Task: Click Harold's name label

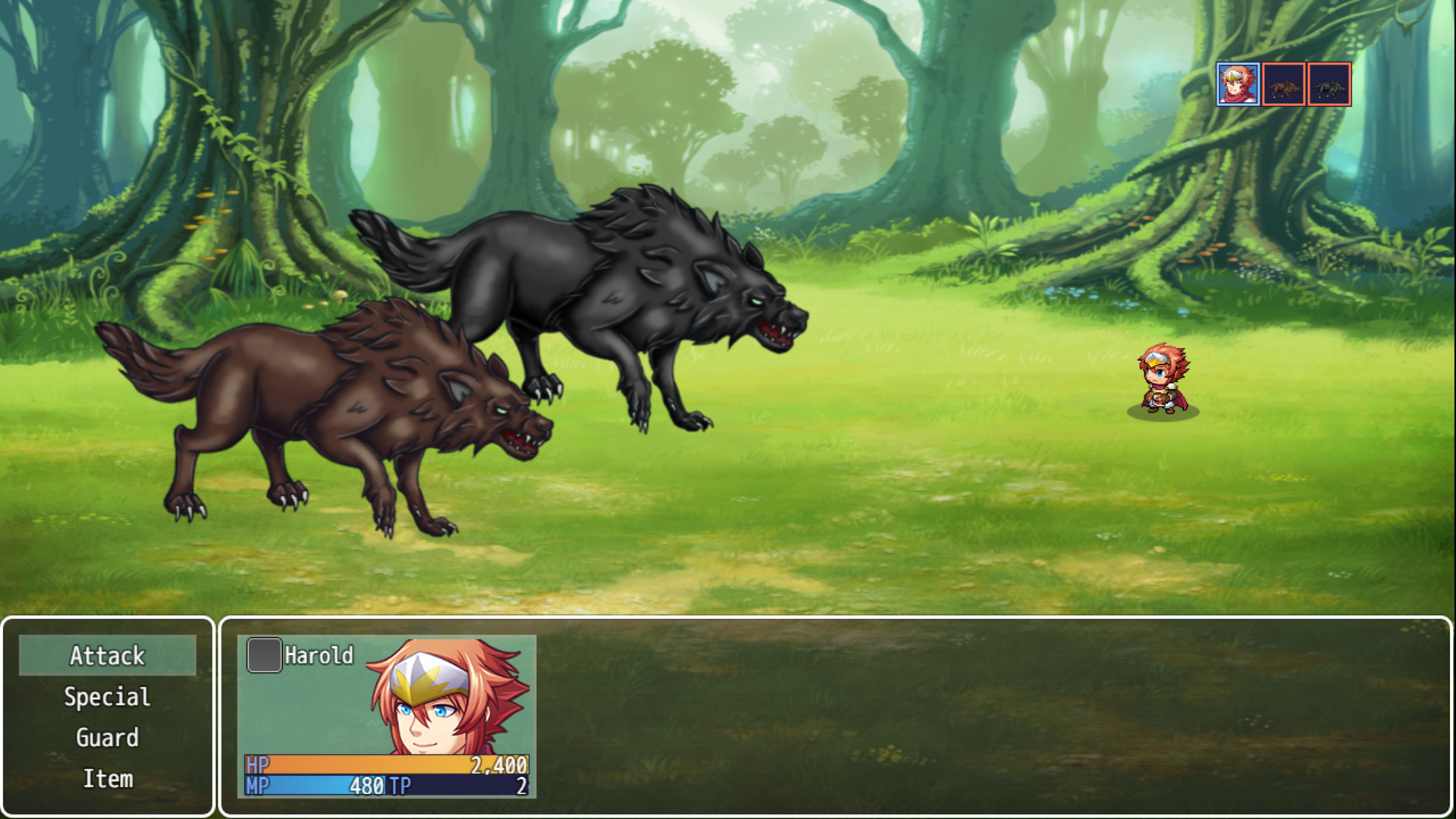Action: (x=318, y=654)
